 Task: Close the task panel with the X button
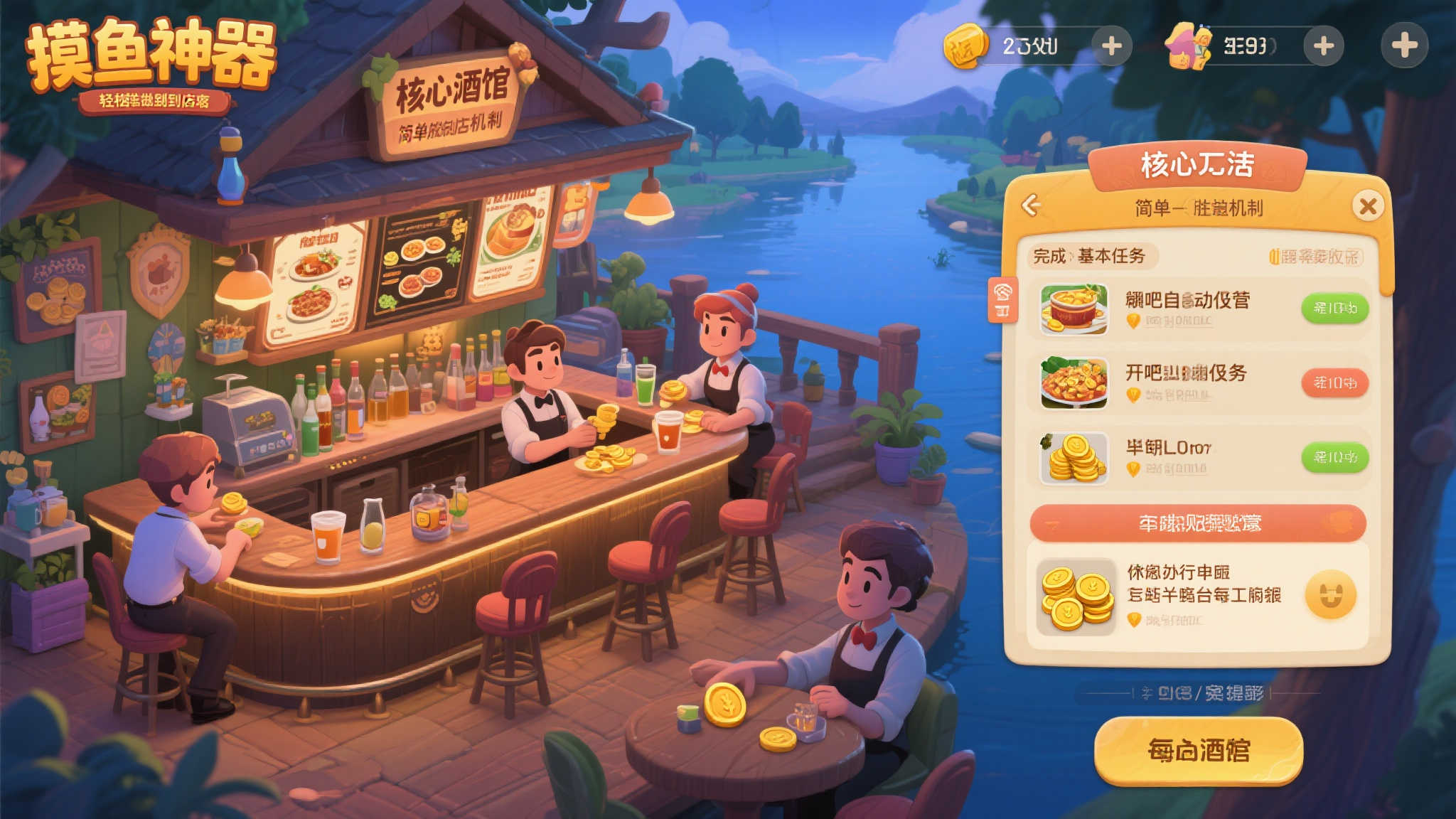pos(1368,206)
